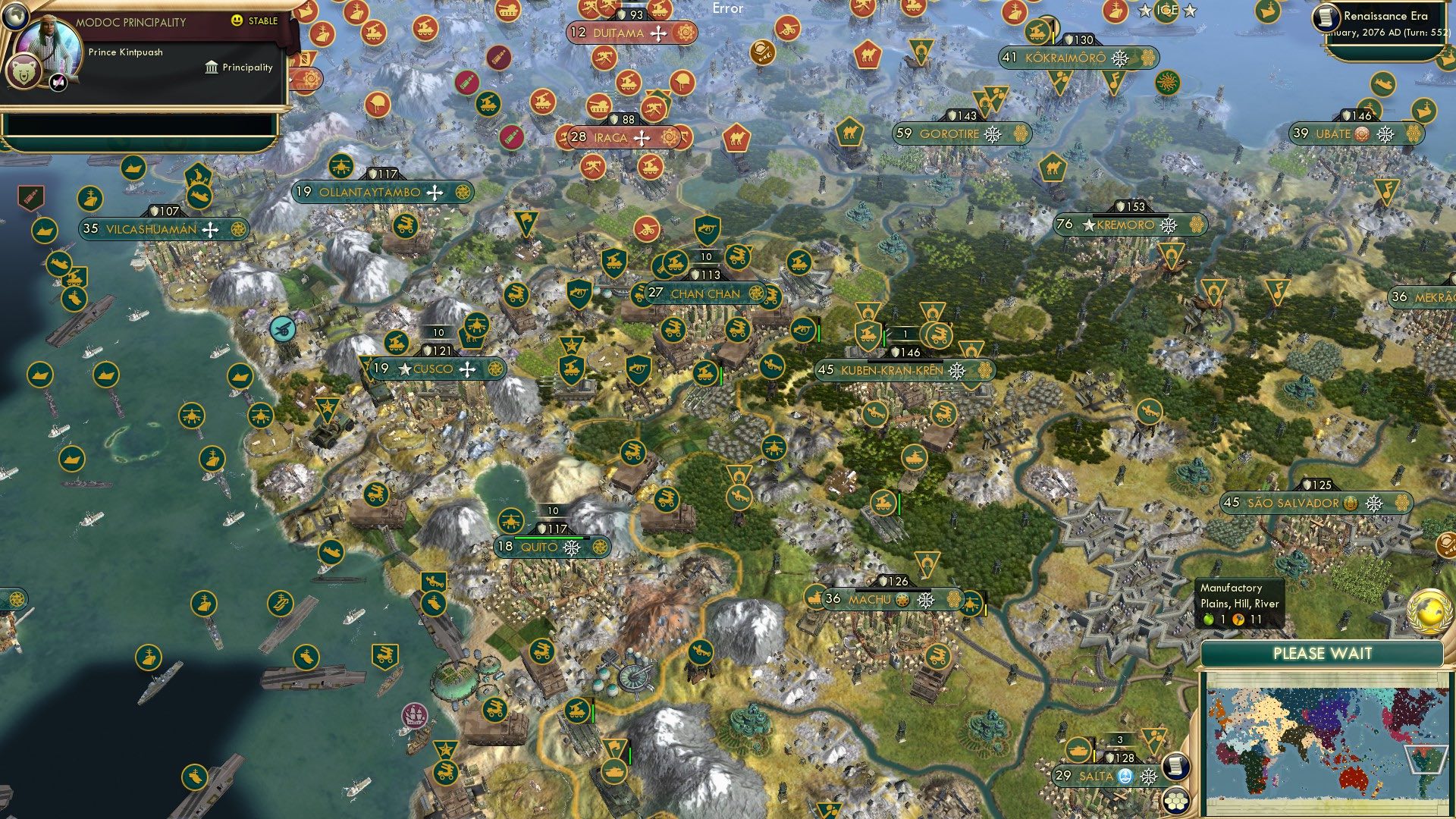Image resolution: width=1456 pixels, height=819 pixels.
Task: Select the pink privateer ship icon southwest of Quito
Action: pos(414,715)
